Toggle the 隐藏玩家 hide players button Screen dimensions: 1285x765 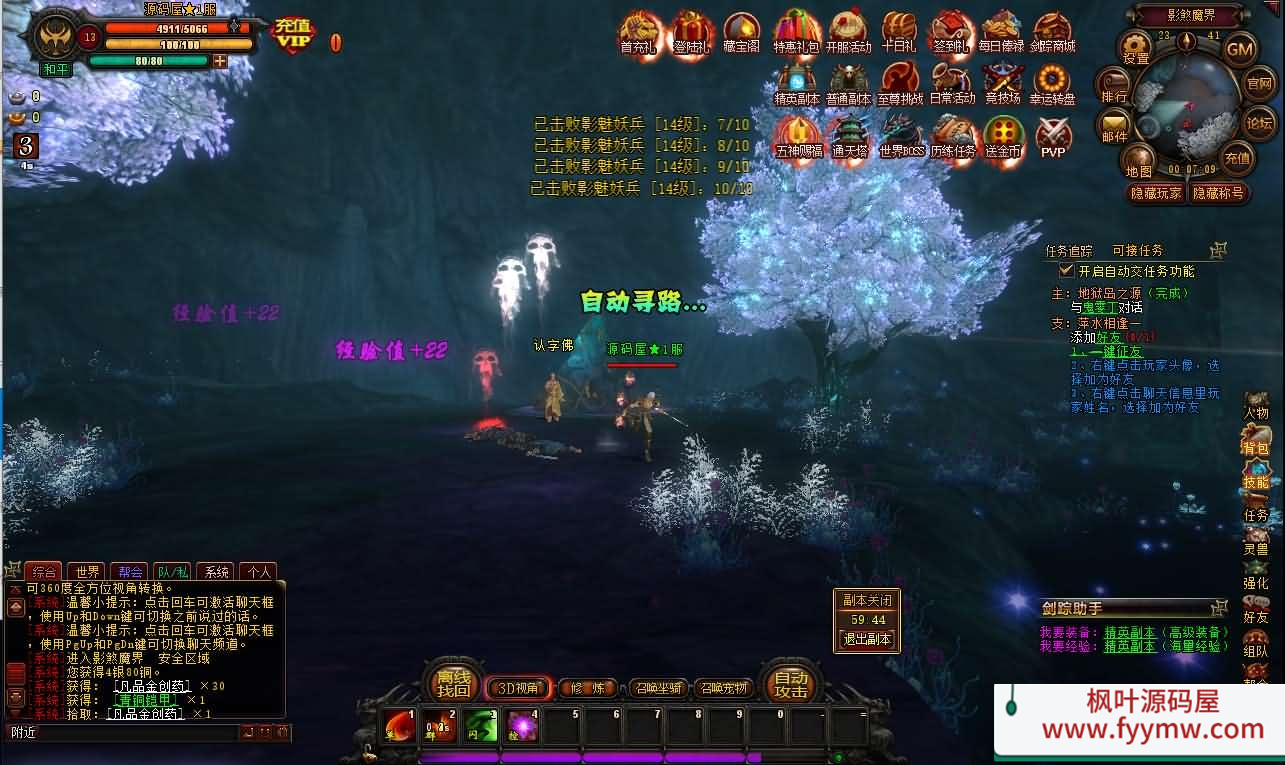coord(1156,193)
